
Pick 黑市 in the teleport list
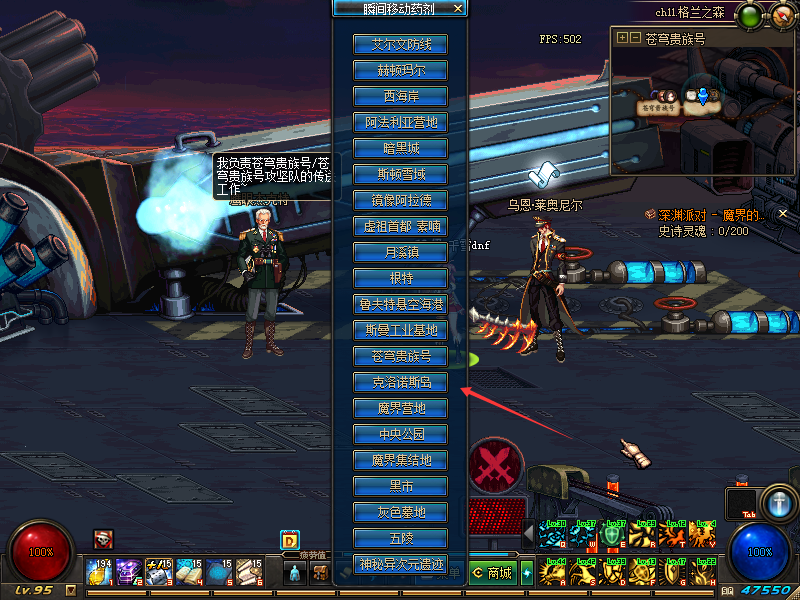tap(400, 486)
